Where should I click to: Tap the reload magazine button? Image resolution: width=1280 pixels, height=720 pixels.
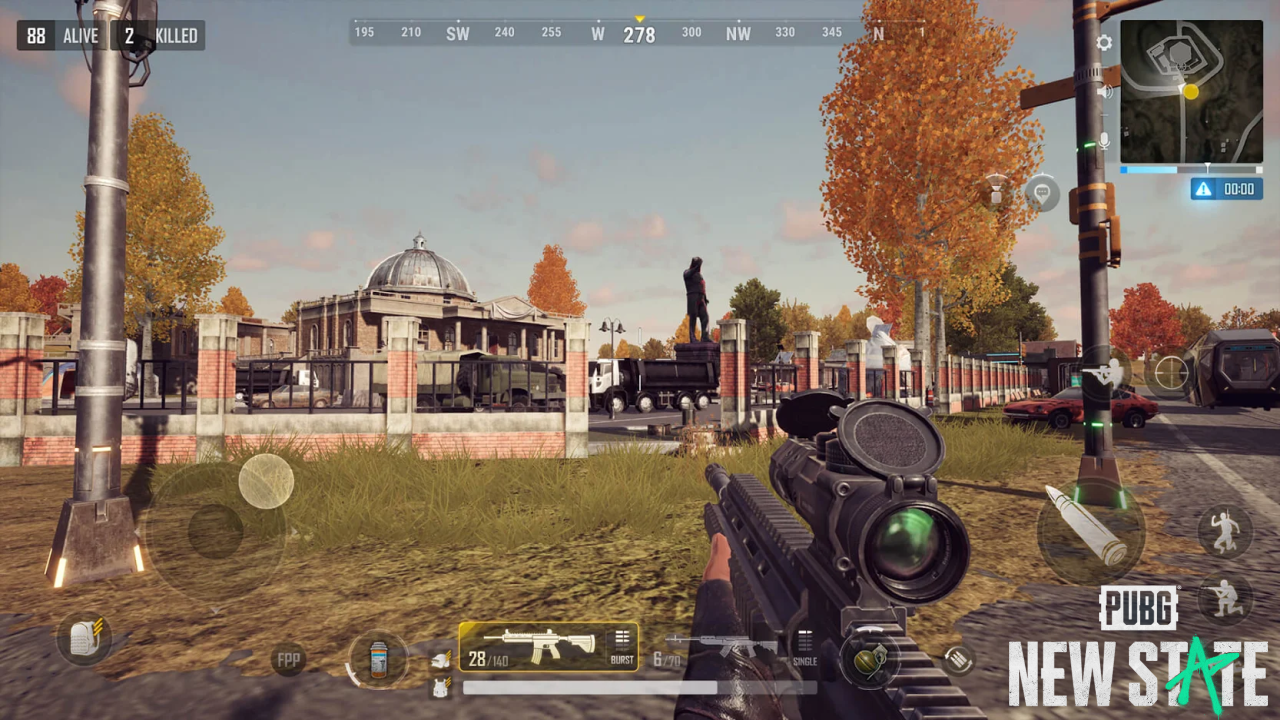[958, 659]
